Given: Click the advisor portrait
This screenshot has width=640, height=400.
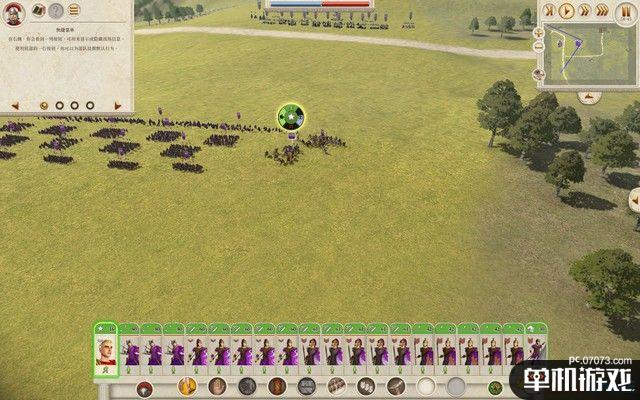Looking at the screenshot, I should pos(12,11).
